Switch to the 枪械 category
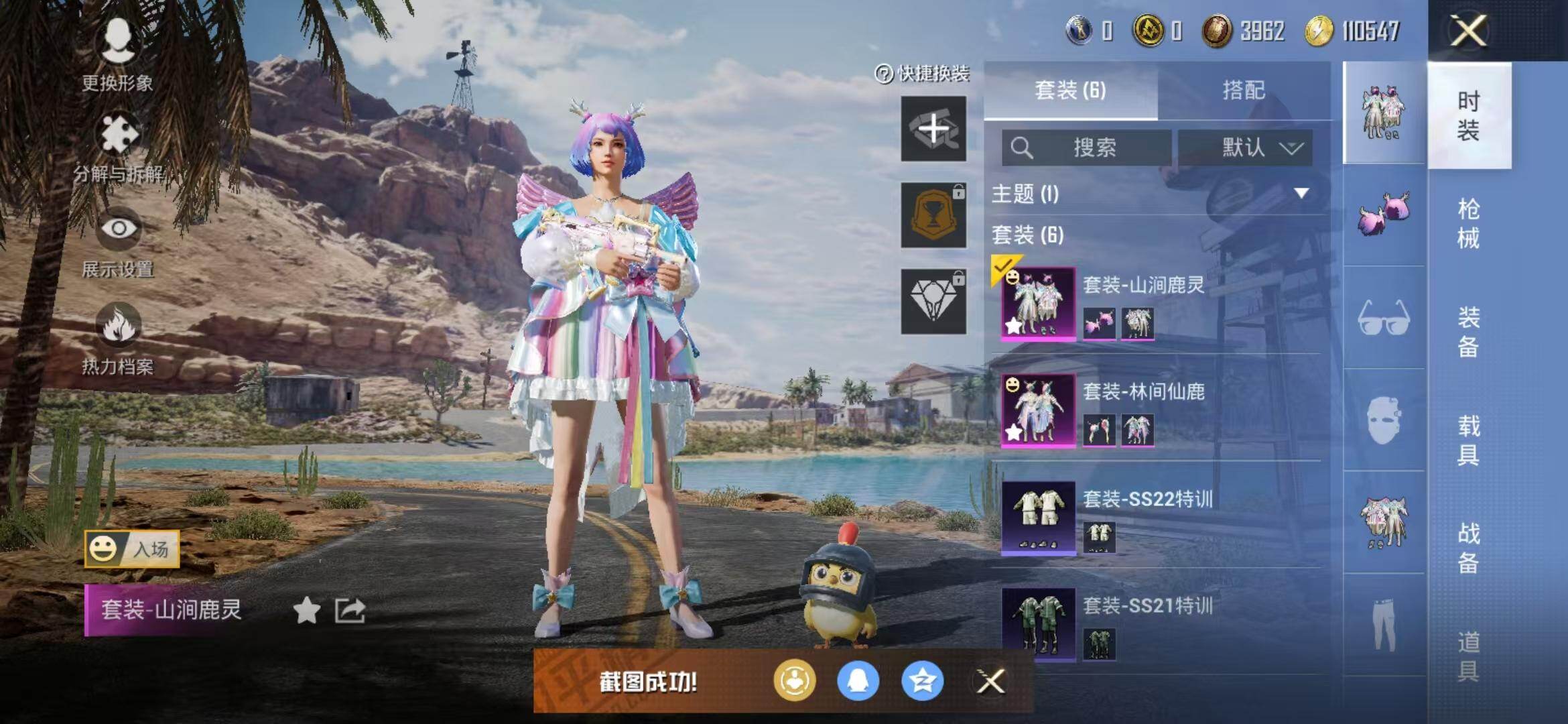Image resolution: width=1568 pixels, height=724 pixels. pyautogui.click(x=1468, y=223)
